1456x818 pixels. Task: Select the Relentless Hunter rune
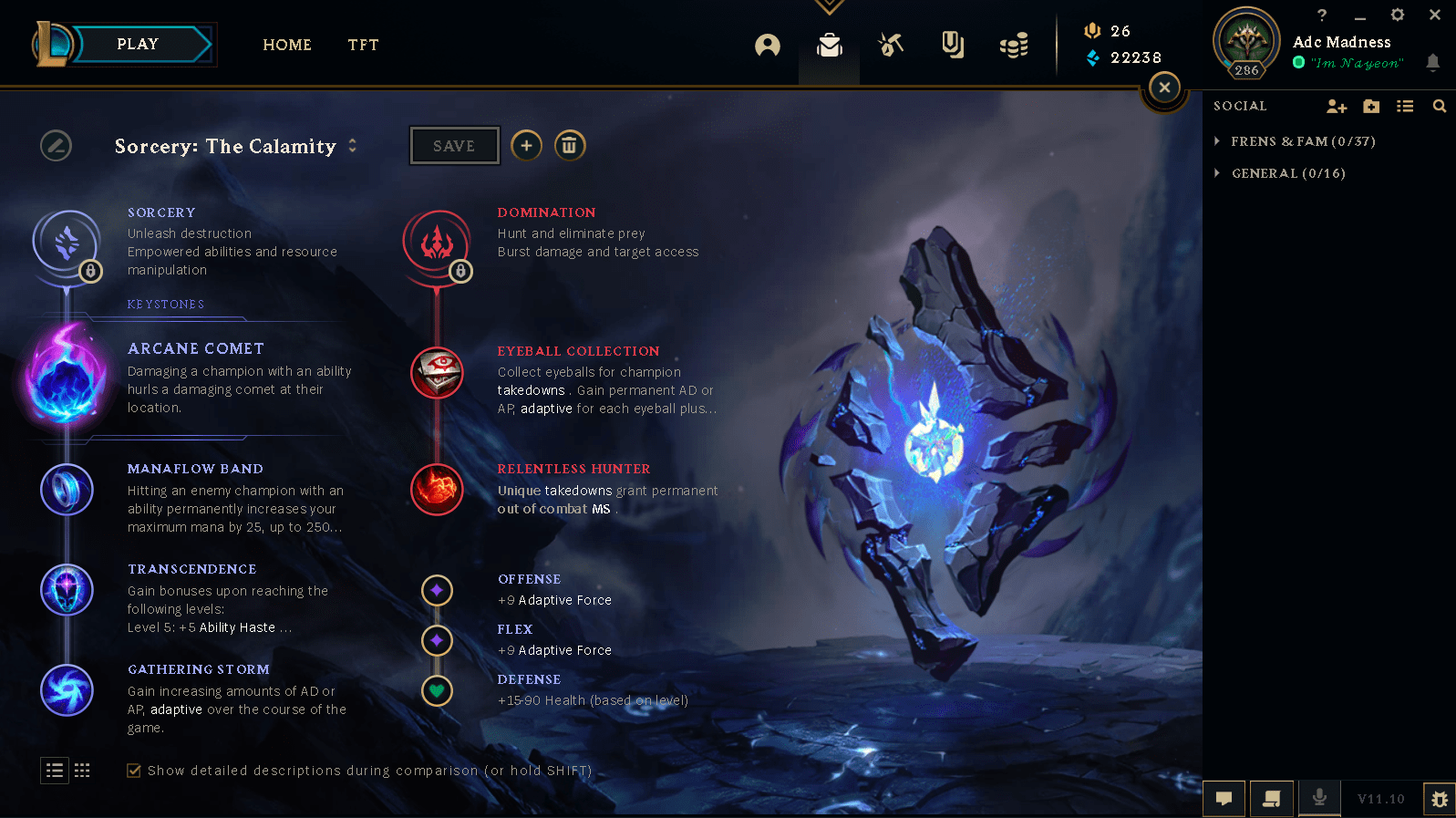(437, 489)
